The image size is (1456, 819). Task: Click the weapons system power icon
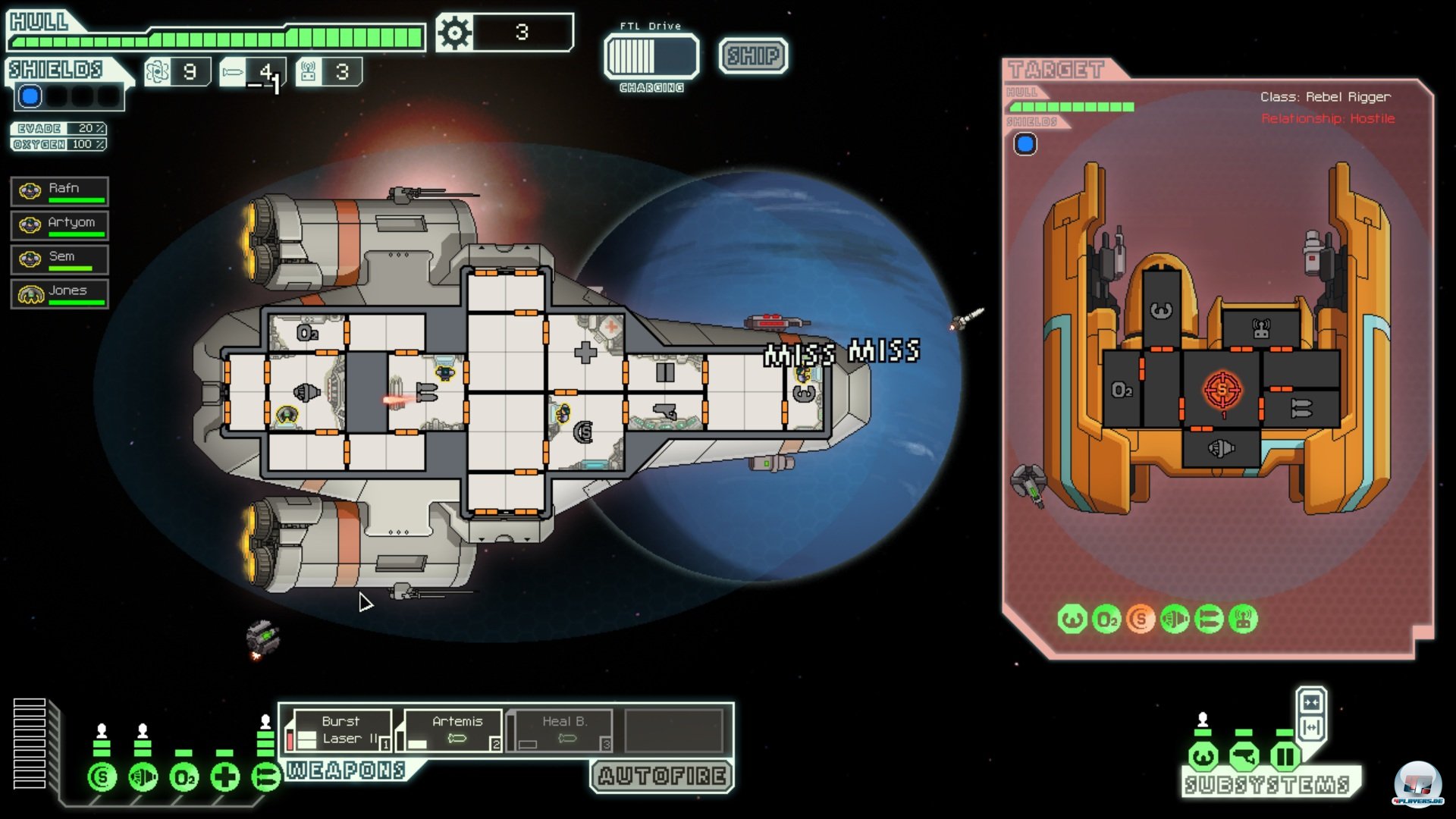(x=266, y=777)
